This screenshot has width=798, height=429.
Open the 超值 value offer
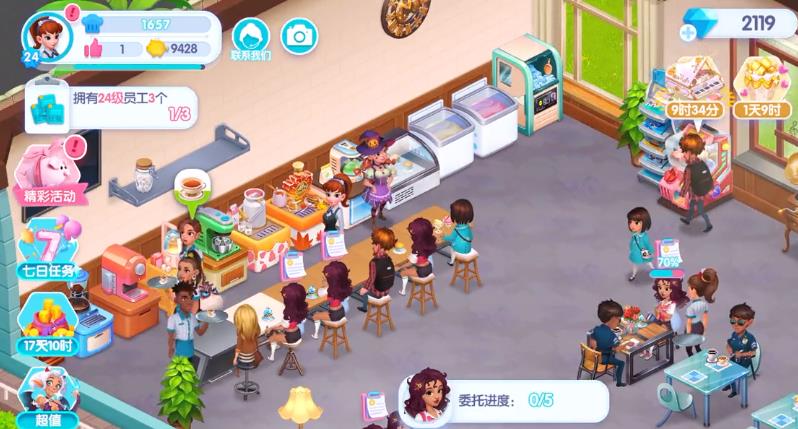pyautogui.click(x=47, y=397)
